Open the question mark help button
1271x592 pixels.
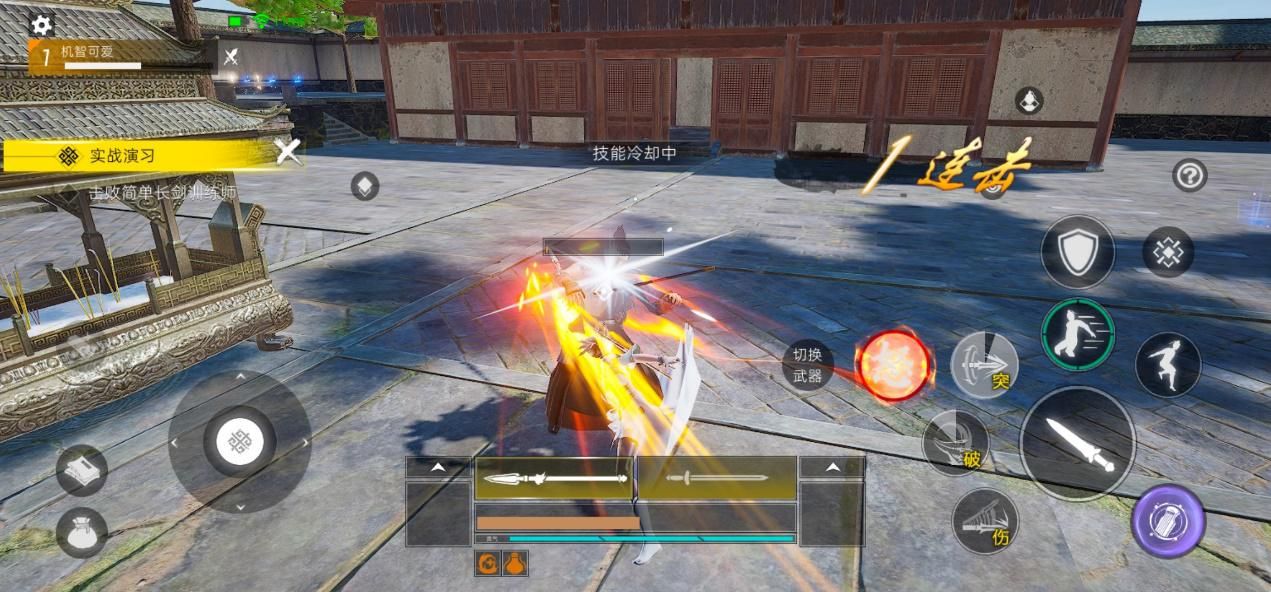coord(1189,176)
